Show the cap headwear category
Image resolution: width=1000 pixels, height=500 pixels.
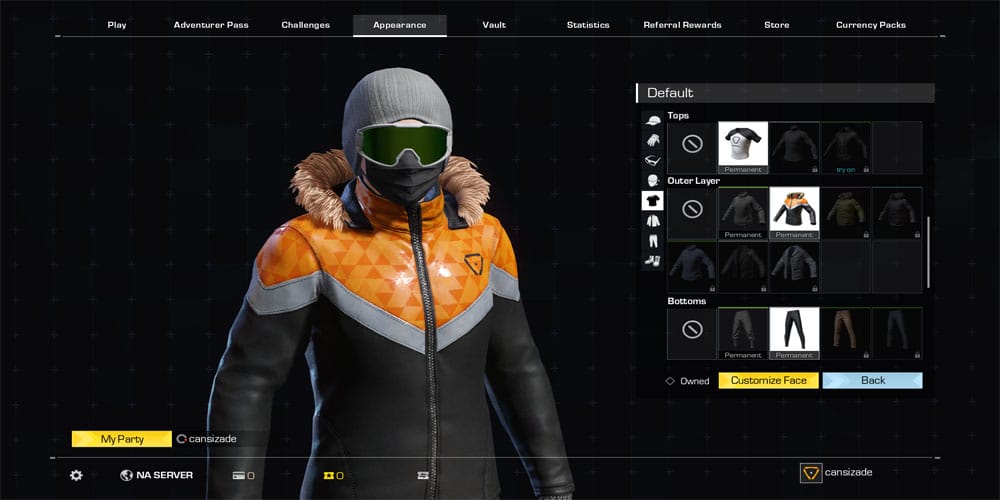(x=652, y=121)
